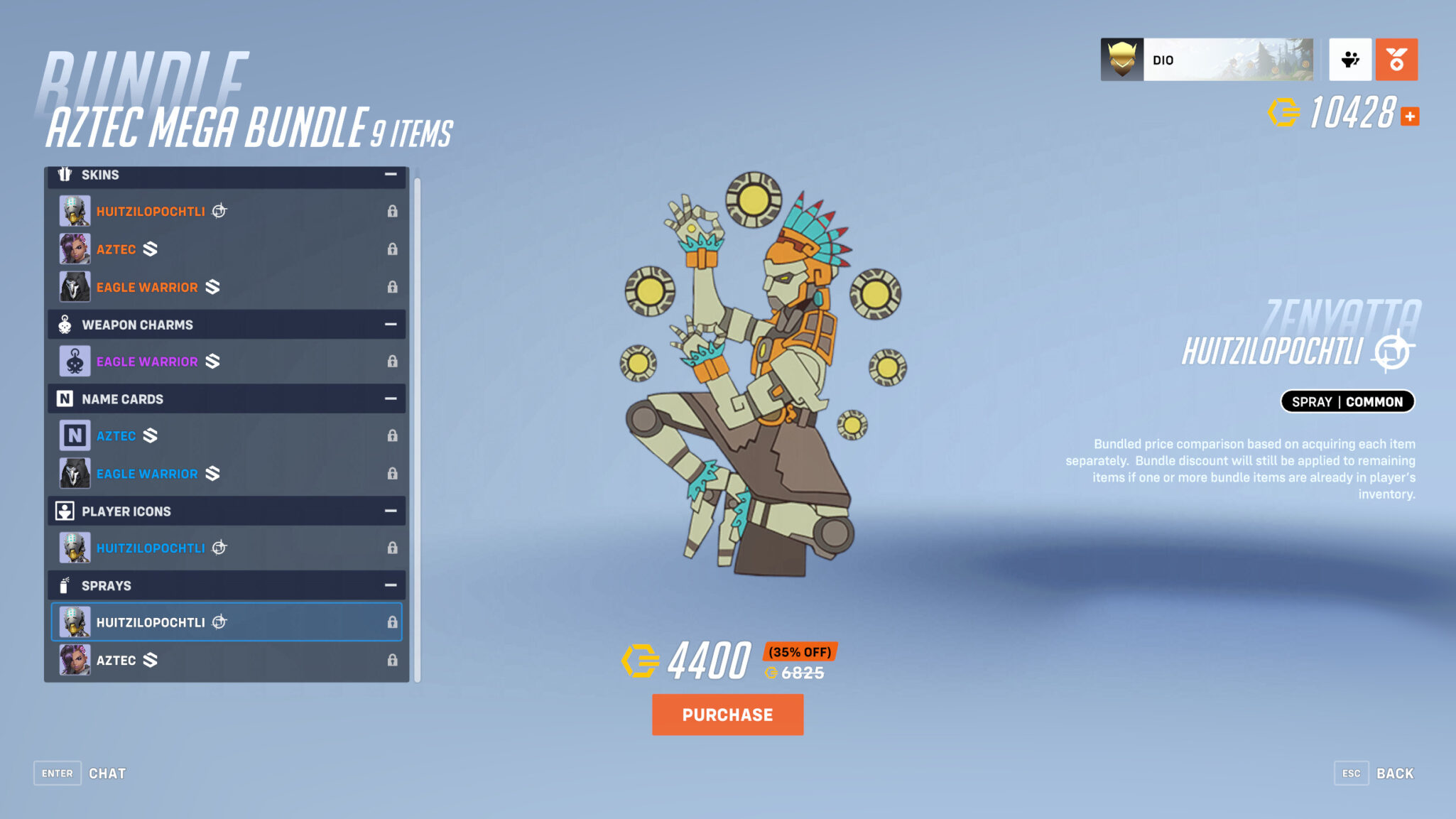This screenshot has height=819, width=1456.
Task: Click DIO's golden portrait icon
Action: tap(1122, 60)
